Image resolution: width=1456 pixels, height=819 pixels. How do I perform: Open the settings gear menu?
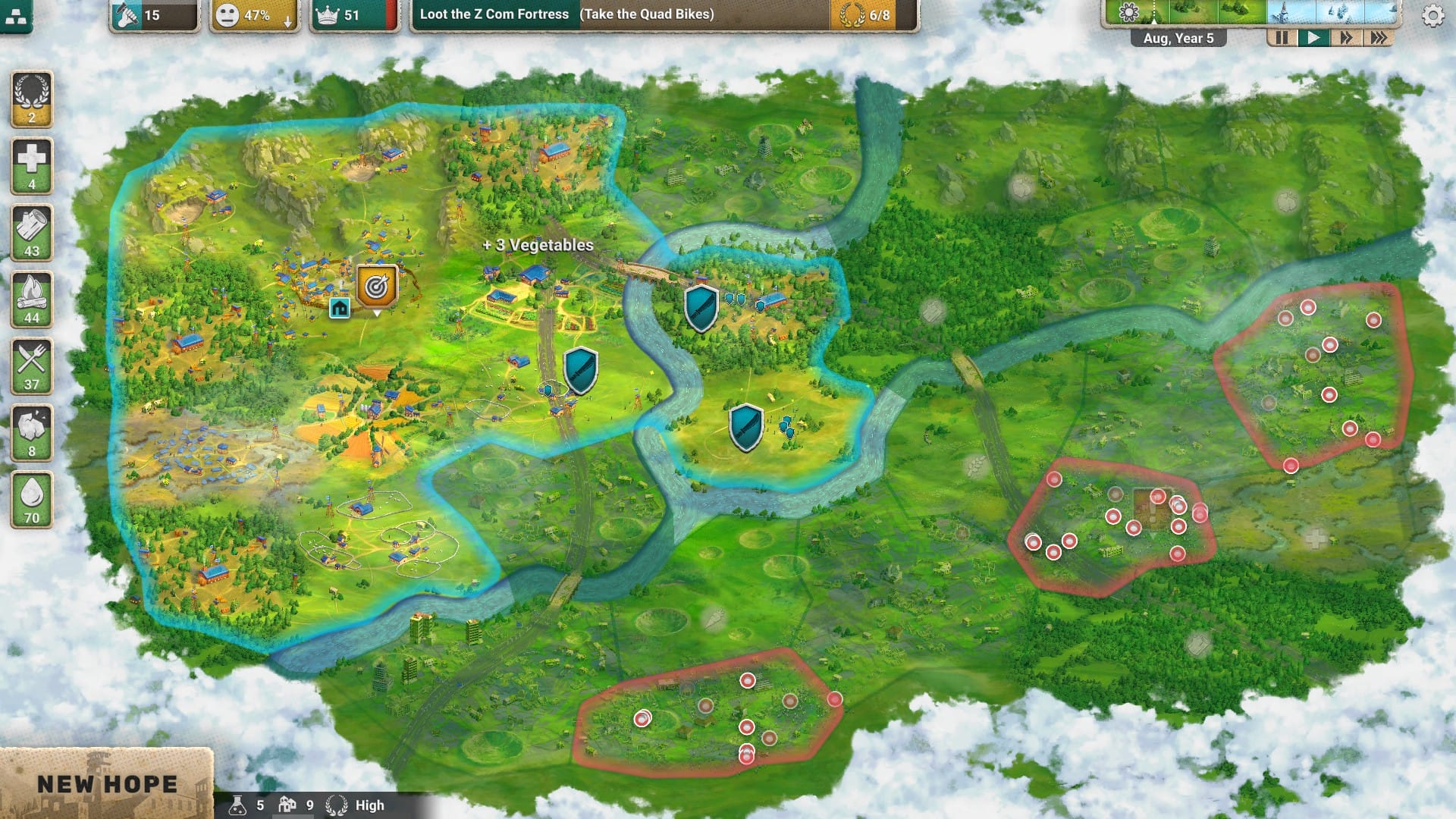click(x=1432, y=16)
